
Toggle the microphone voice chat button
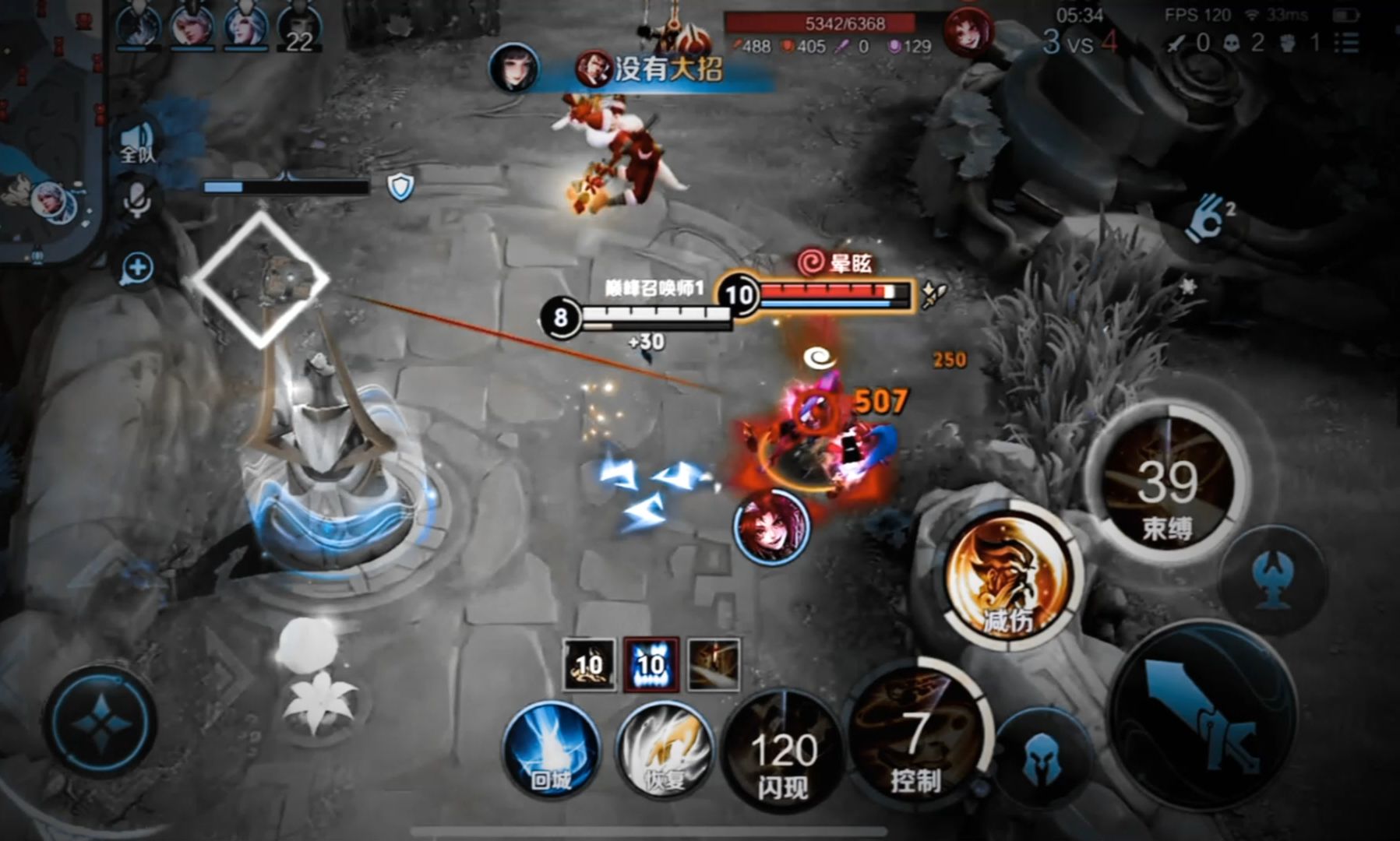click(x=137, y=199)
